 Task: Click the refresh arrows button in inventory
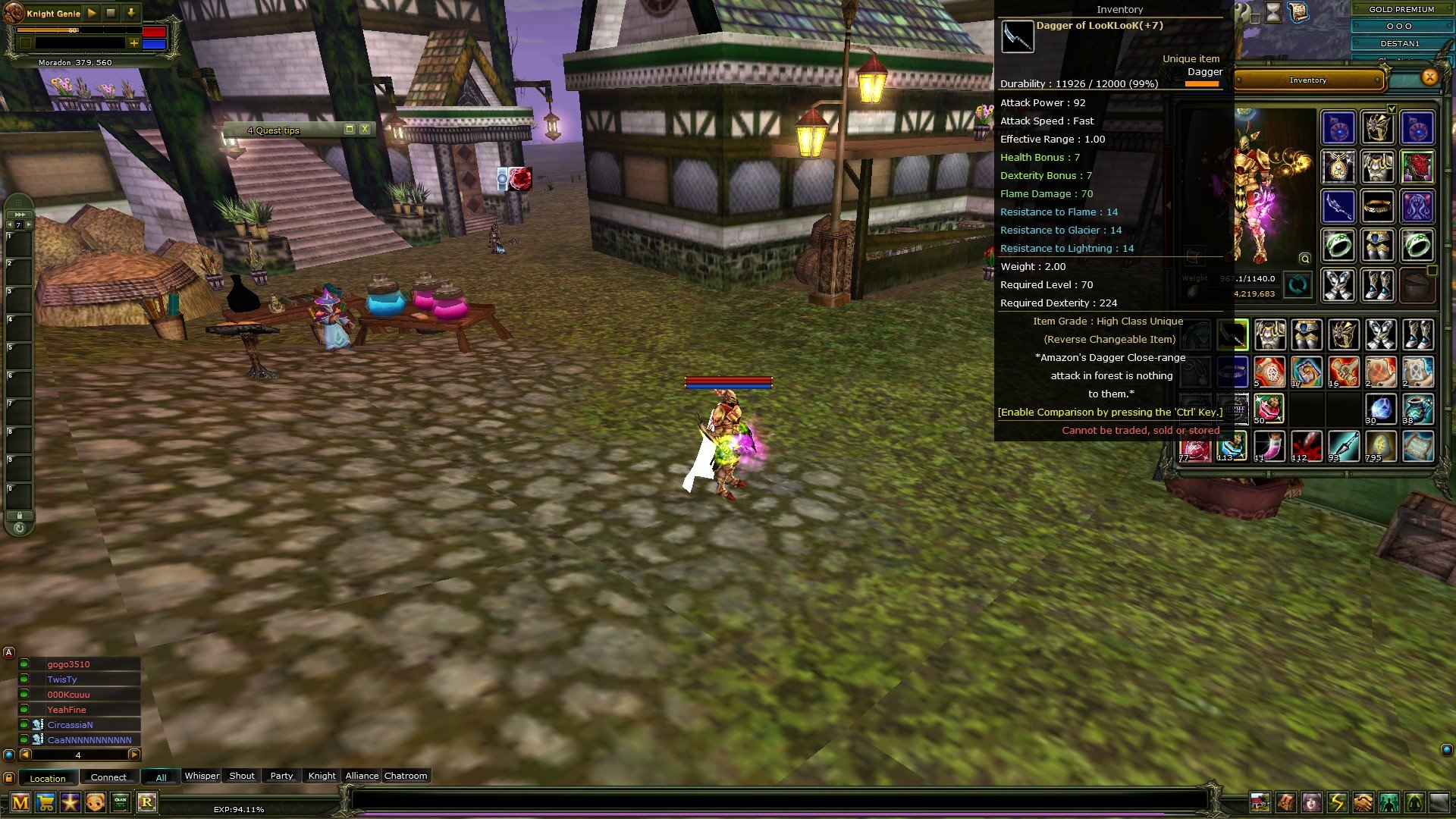(x=1298, y=285)
